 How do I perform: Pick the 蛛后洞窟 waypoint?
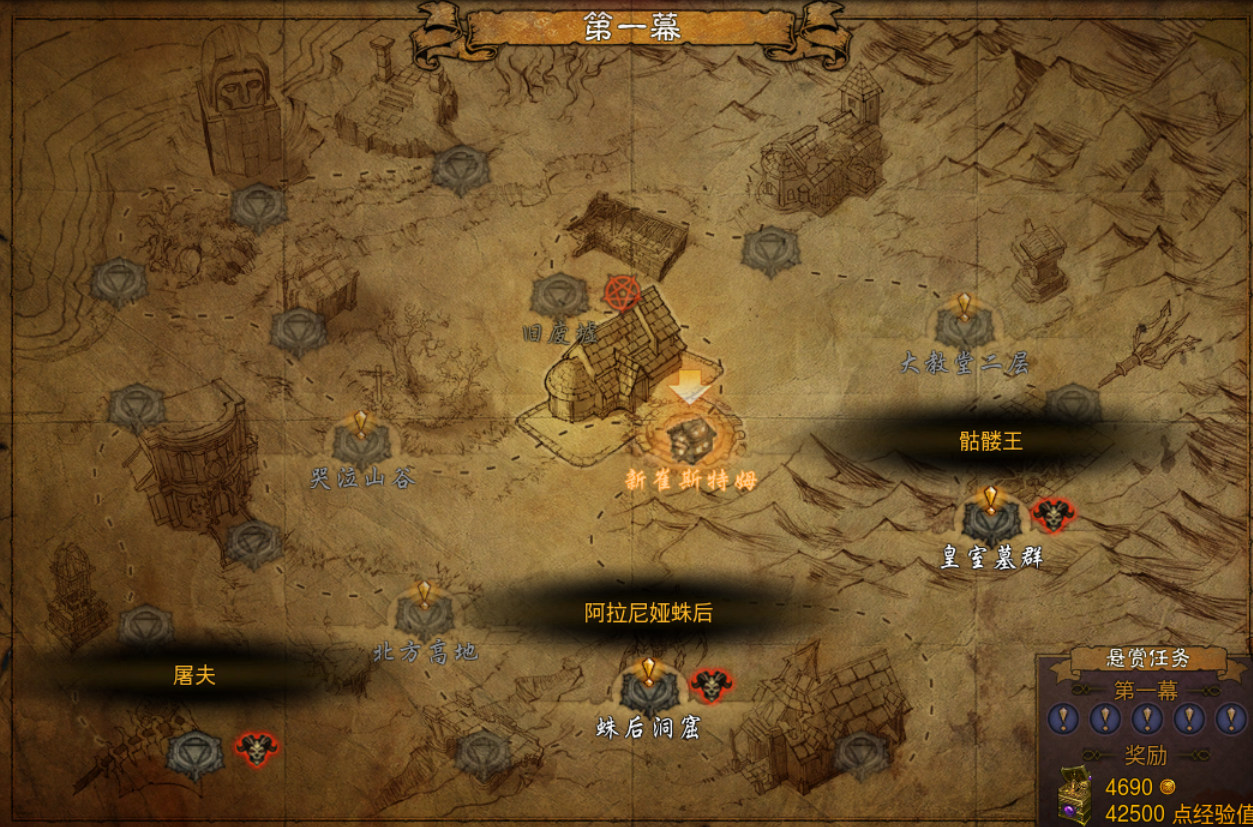pos(648,690)
